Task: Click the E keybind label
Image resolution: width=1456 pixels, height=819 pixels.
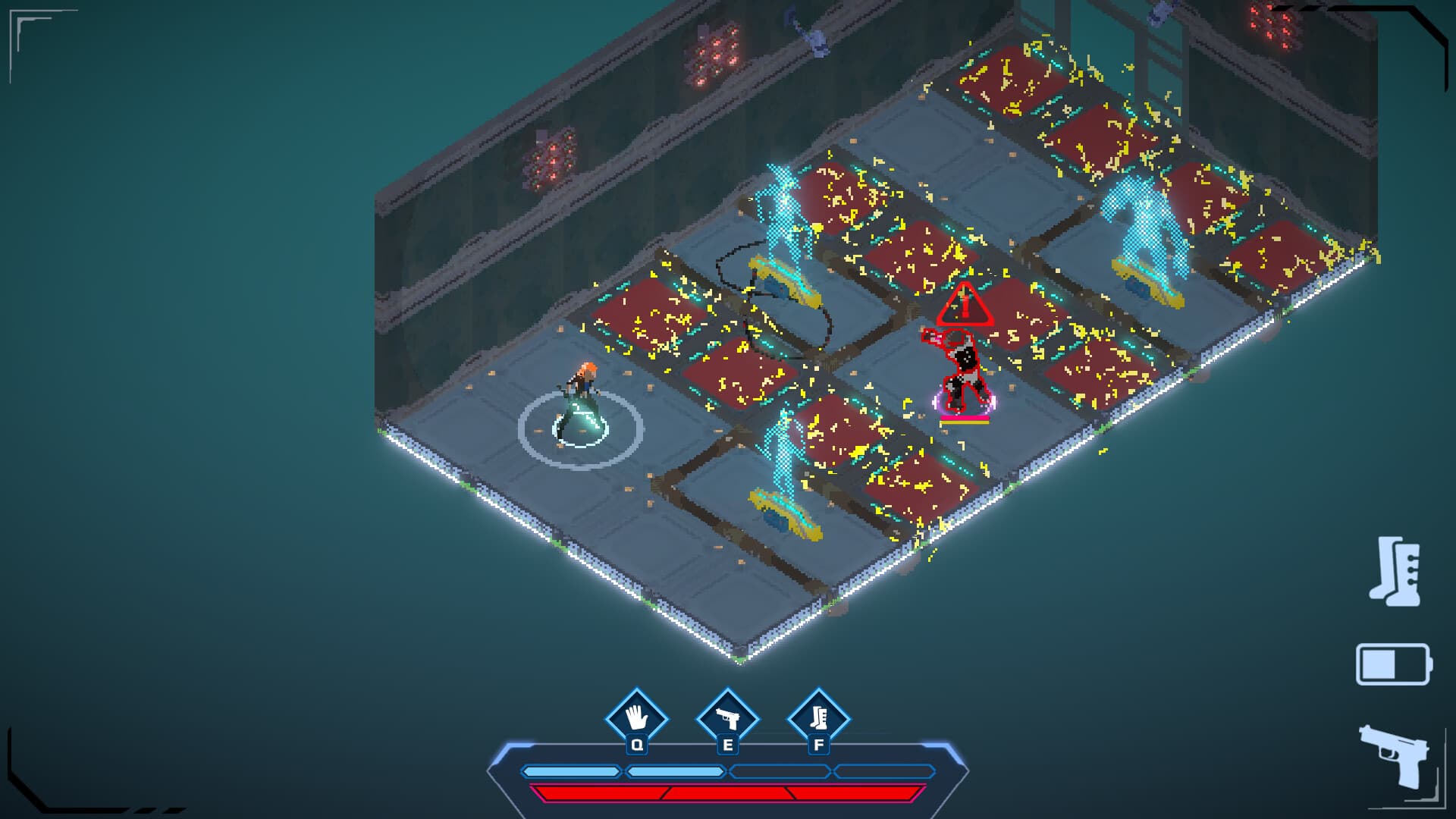Action: (726, 745)
